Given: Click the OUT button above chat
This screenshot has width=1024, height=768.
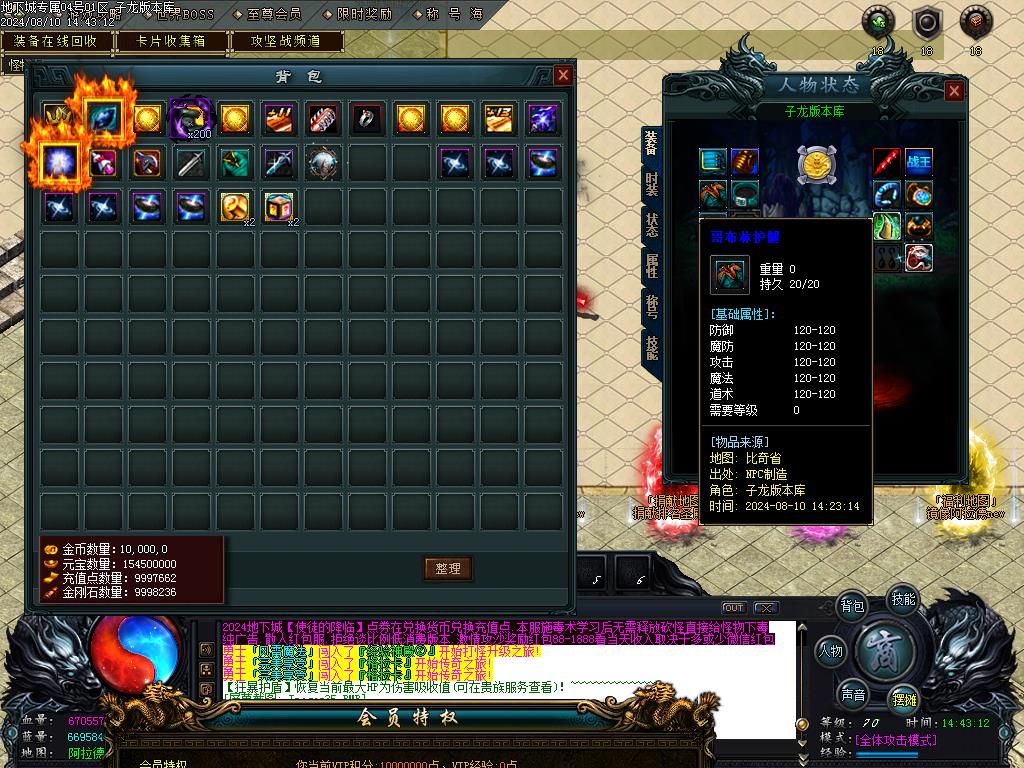Looking at the screenshot, I should click(x=734, y=608).
